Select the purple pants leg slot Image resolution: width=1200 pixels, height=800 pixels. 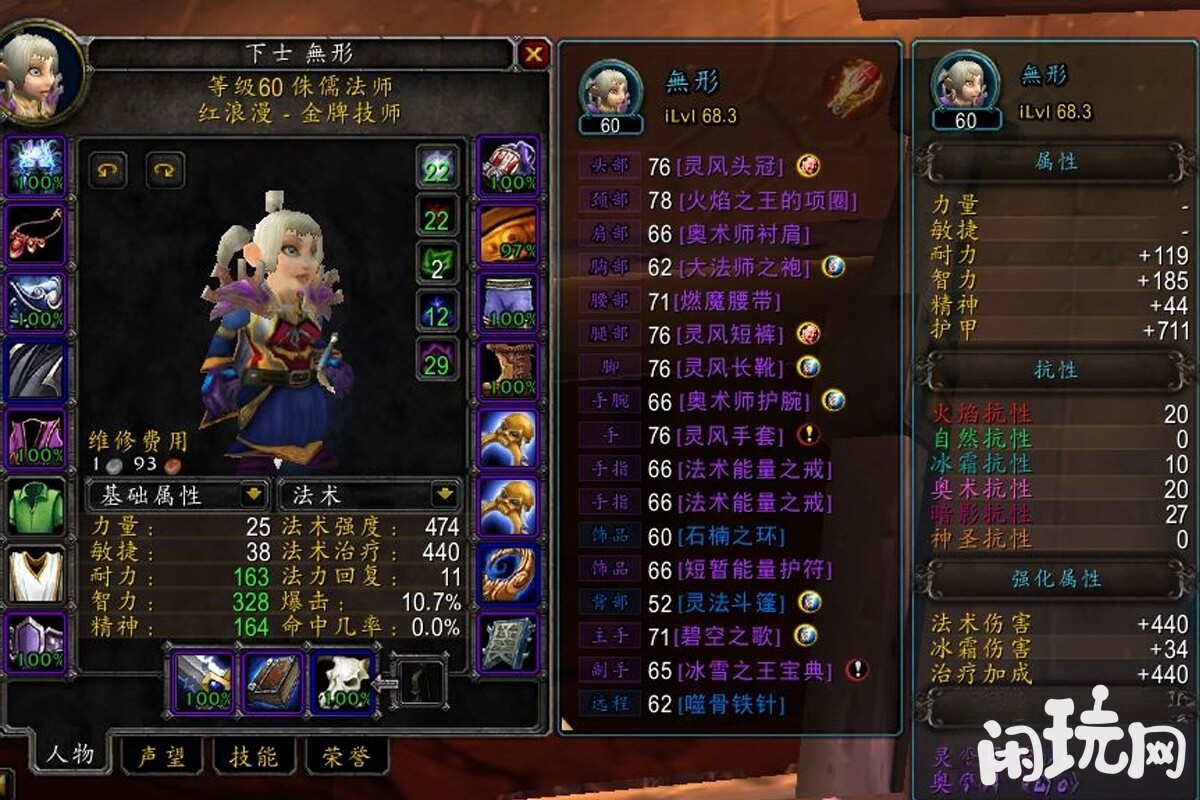click(508, 302)
